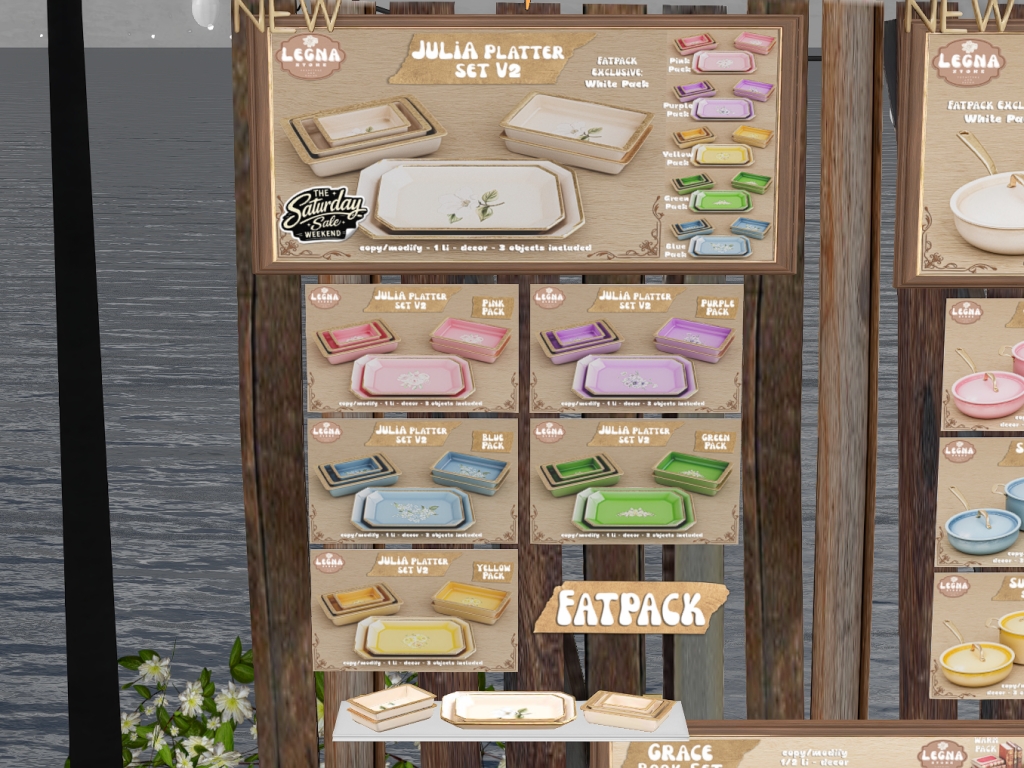This screenshot has height=768, width=1024.
Task: Choose the Yellow Pack platter set vendor
Action: 414,609
